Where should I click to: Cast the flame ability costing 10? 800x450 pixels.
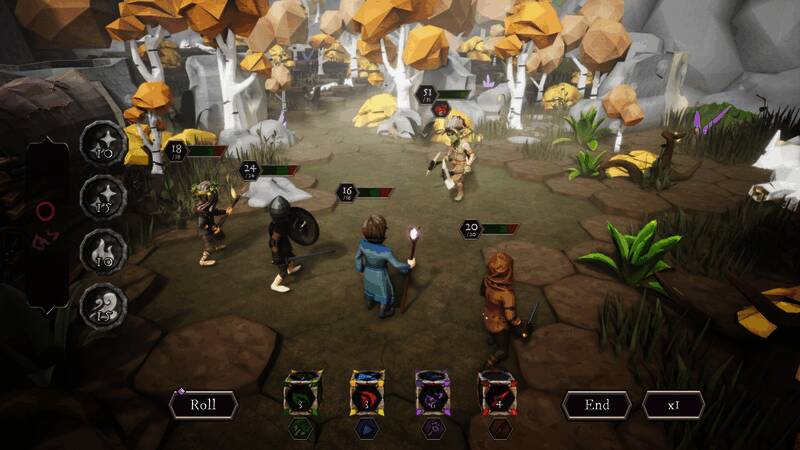[102, 251]
